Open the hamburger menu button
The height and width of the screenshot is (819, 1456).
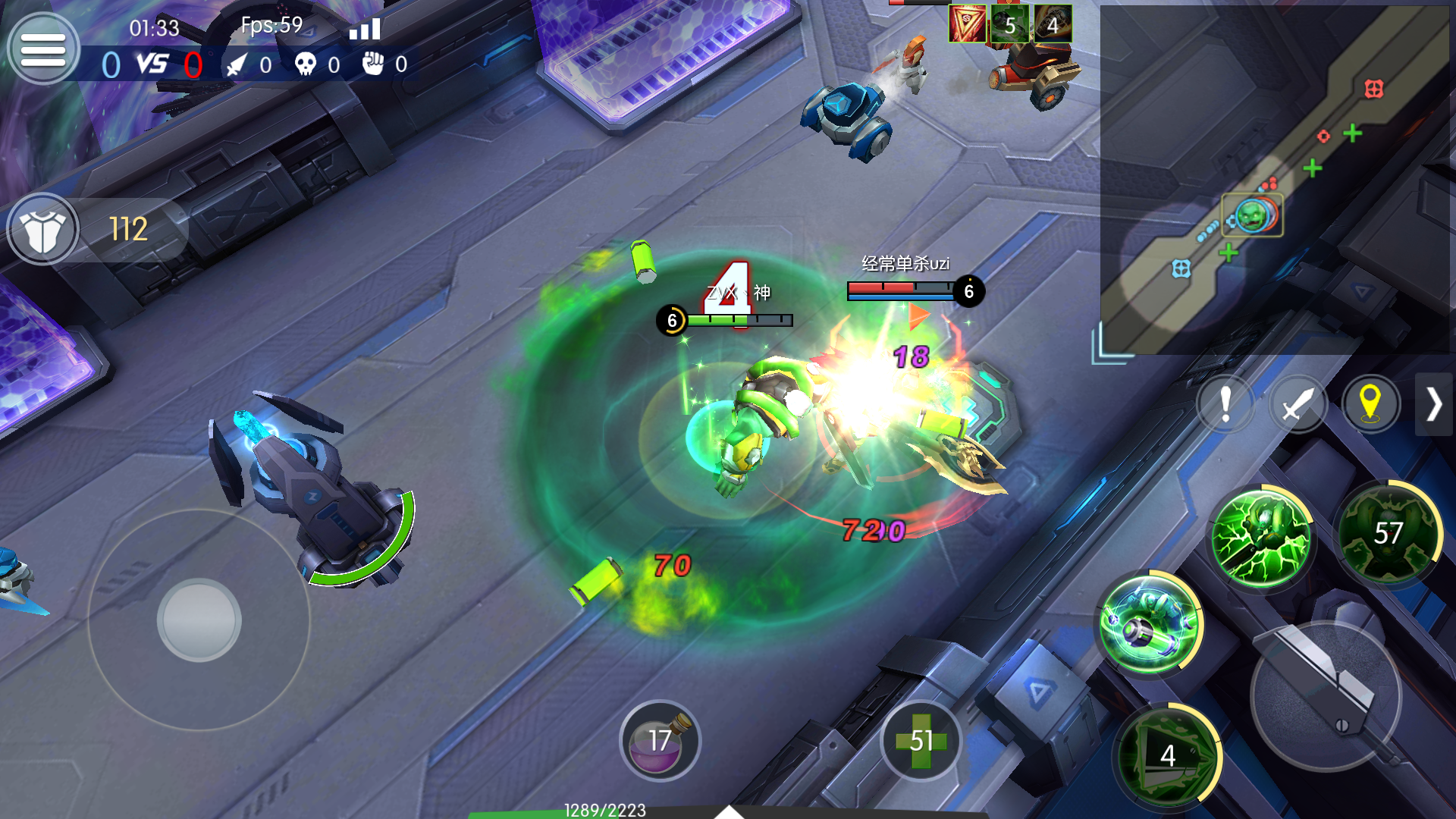(43, 50)
